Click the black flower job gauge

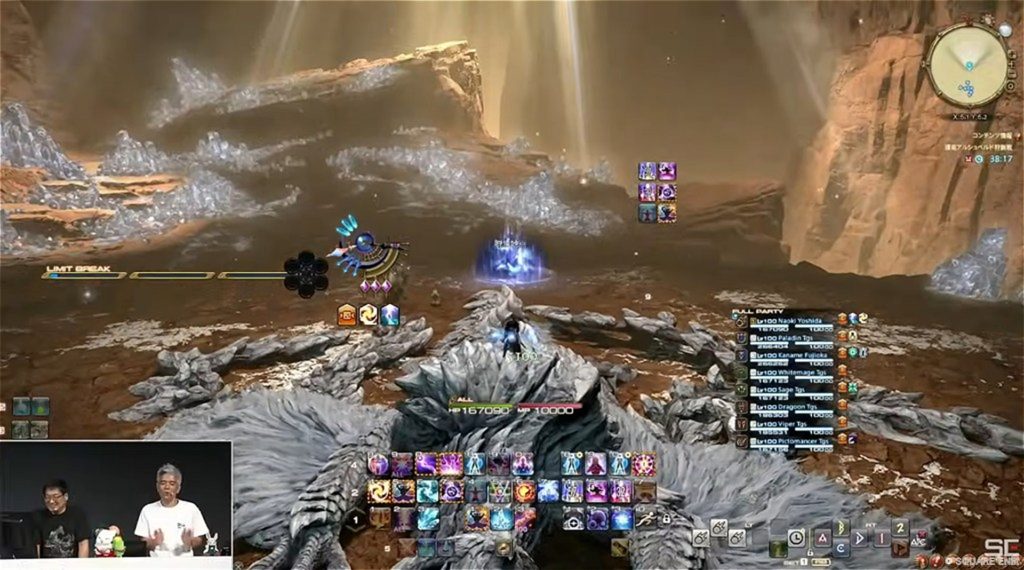(x=305, y=273)
